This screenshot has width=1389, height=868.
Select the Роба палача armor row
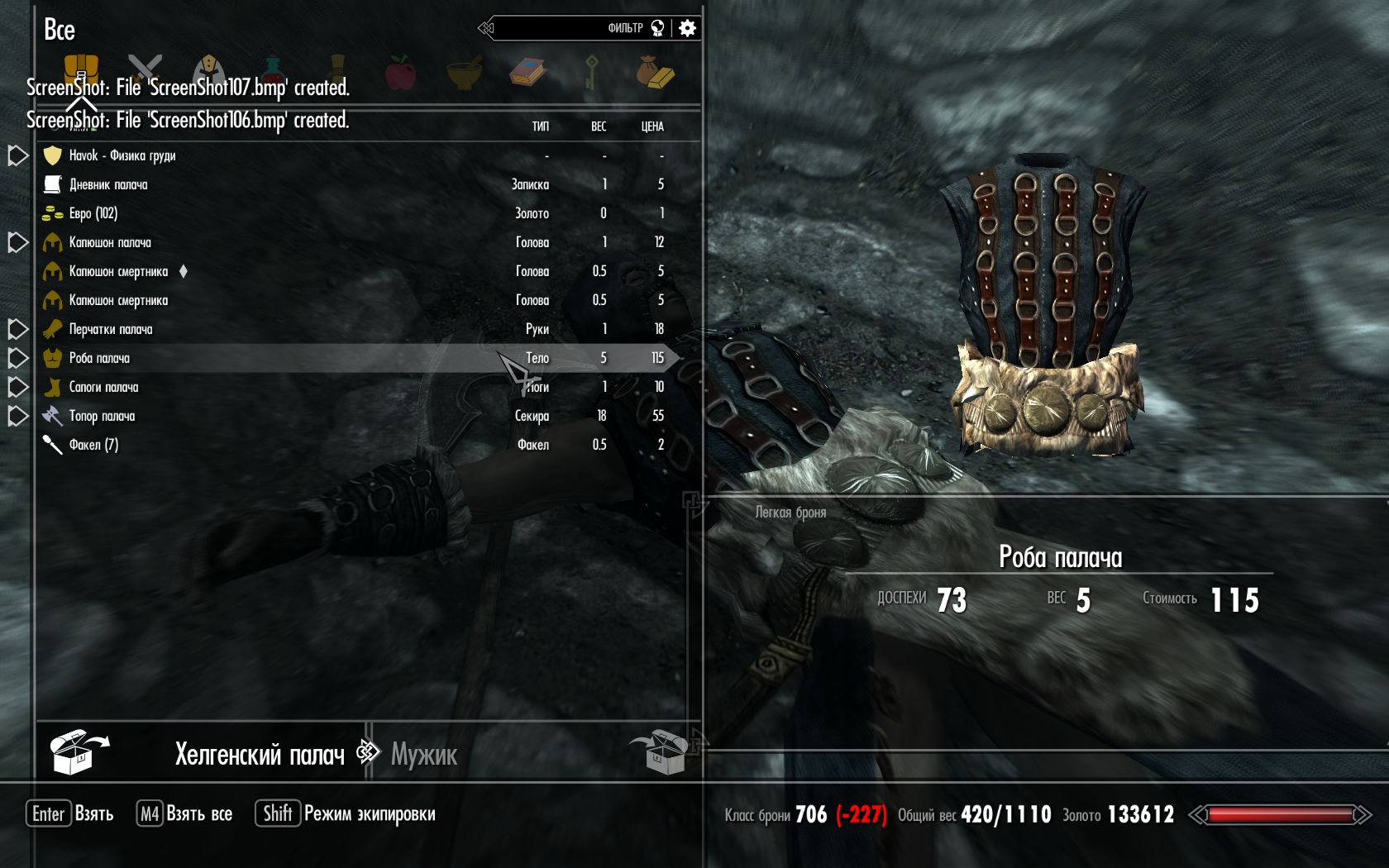tap(99, 358)
